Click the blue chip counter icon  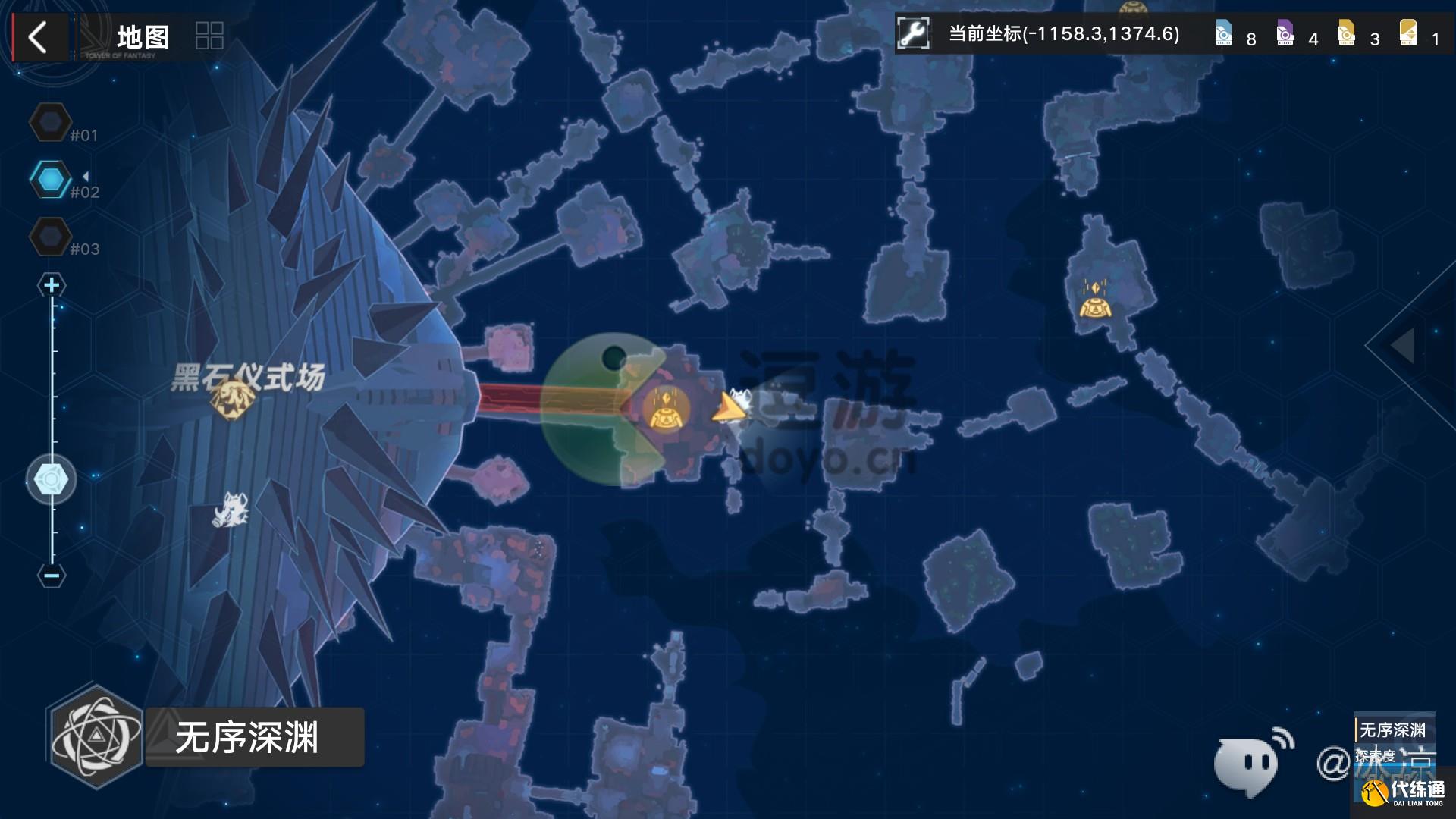point(1223,34)
